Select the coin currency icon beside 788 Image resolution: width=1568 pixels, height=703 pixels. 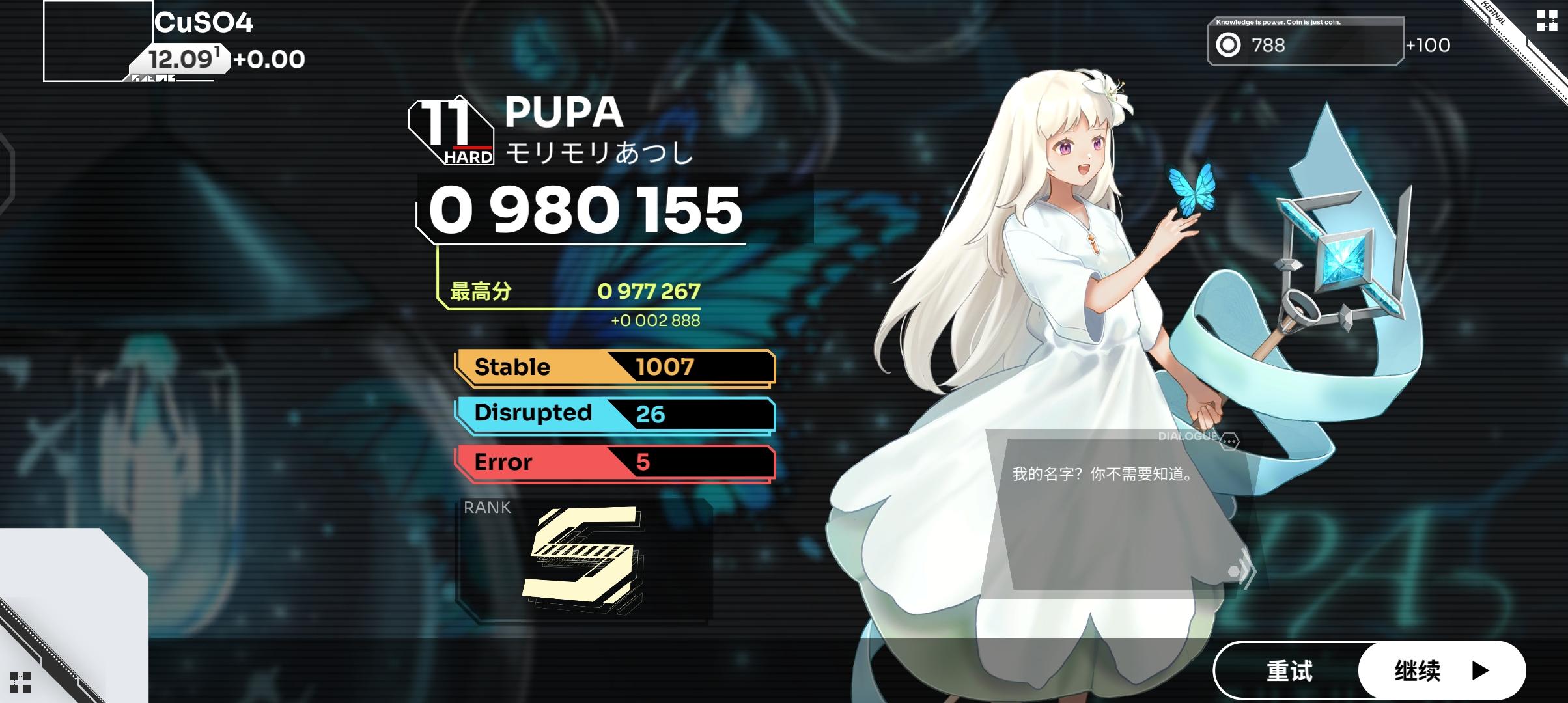pyautogui.click(x=1229, y=45)
